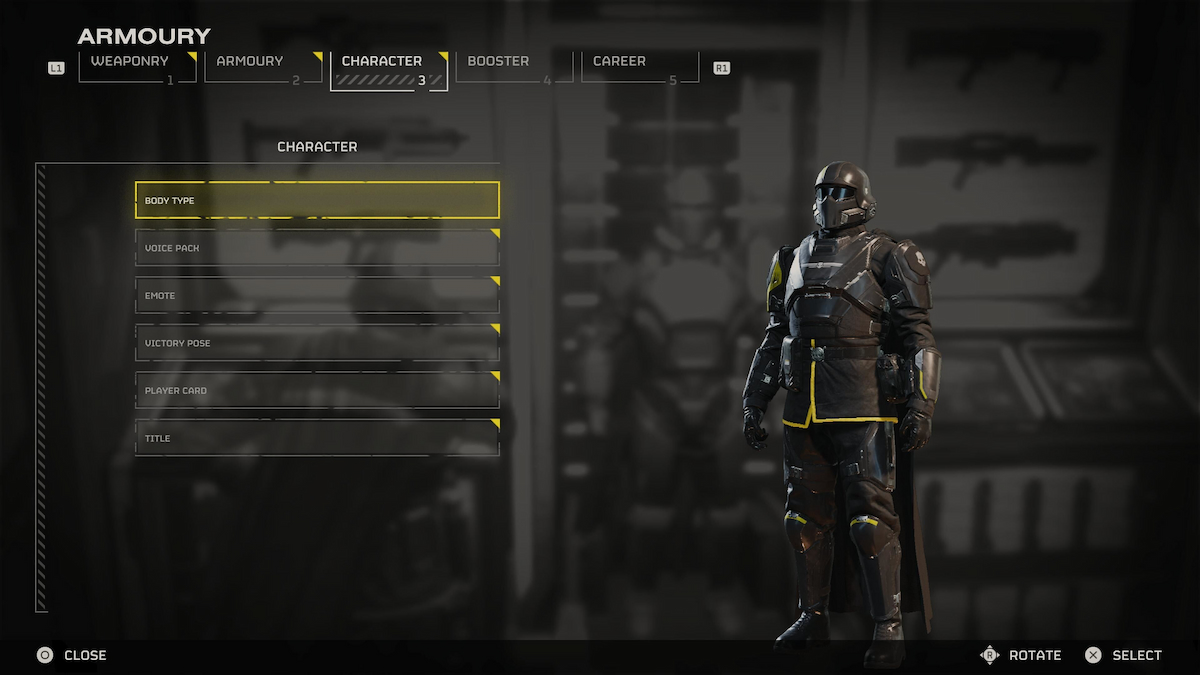1200x675 pixels.
Task: Open the Career tab
Action: click(x=640, y=66)
